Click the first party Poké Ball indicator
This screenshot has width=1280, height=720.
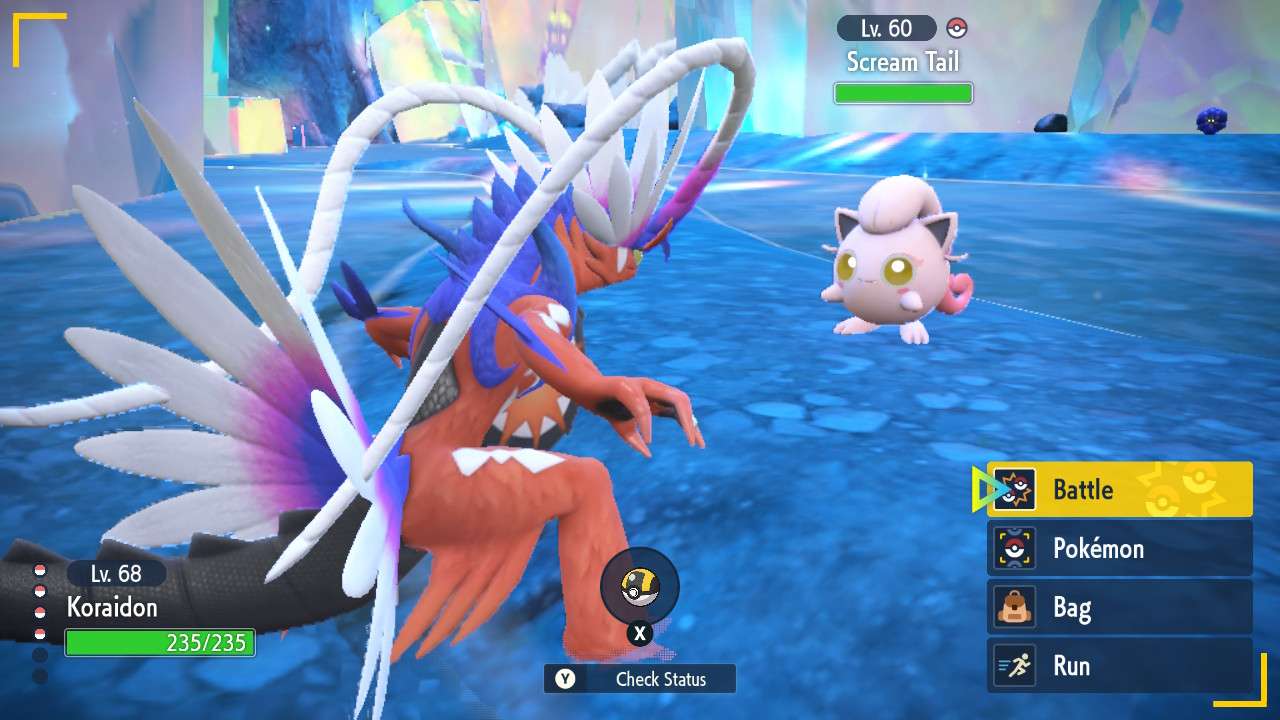[x=40, y=570]
